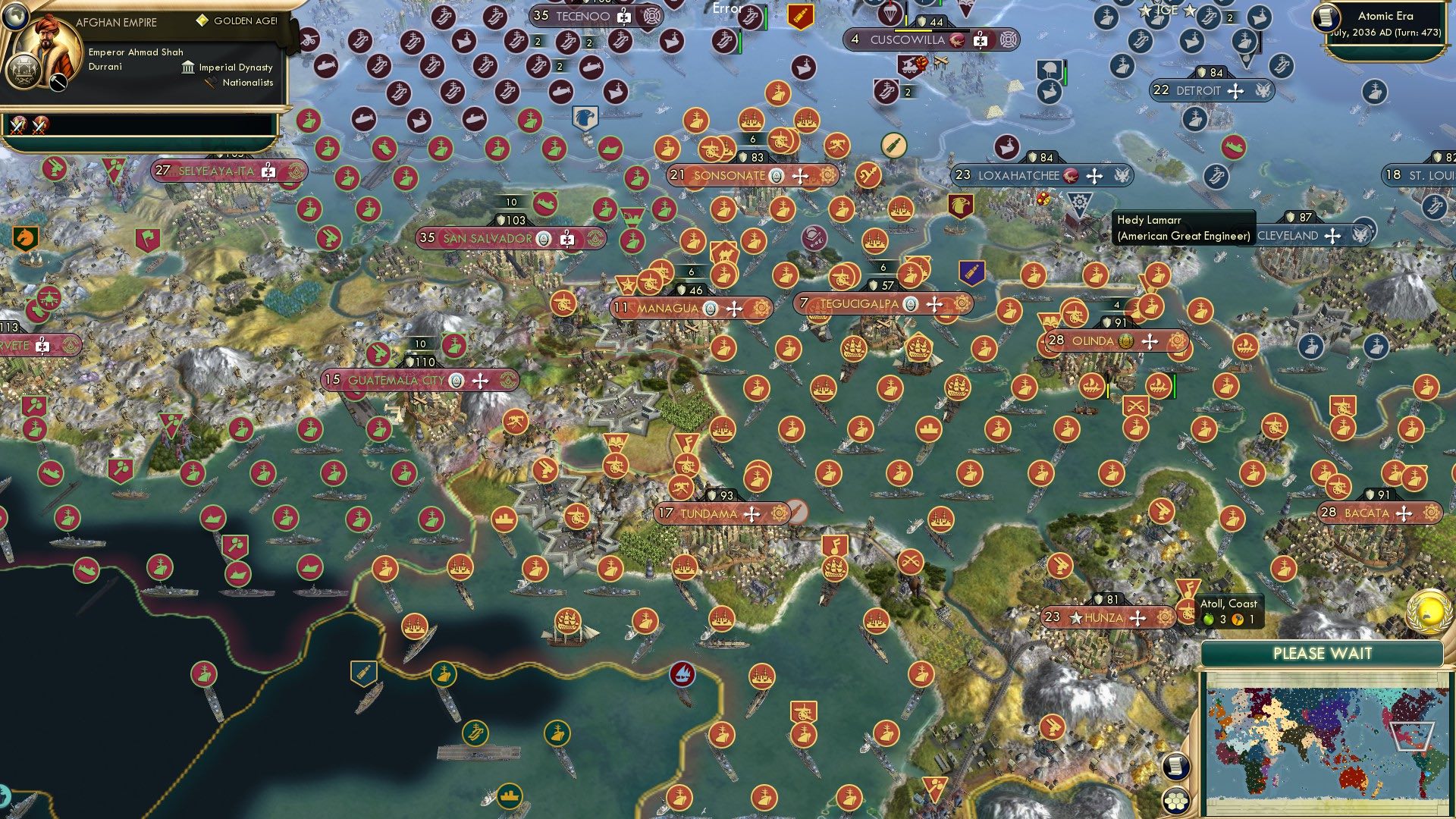Viewport: 1456px width, 819px height.
Task: Click the Nationalists ideology icon in the leader panel
Action: (209, 83)
